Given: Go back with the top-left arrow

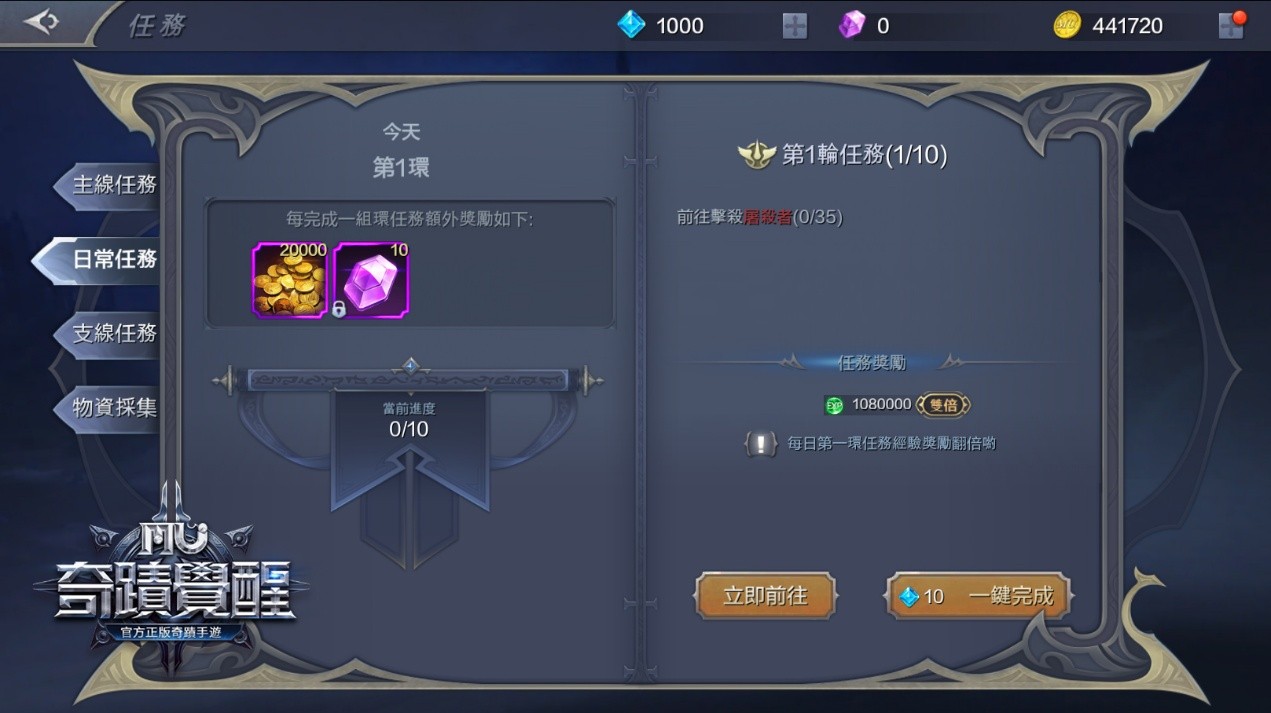Looking at the screenshot, I should [x=42, y=22].
